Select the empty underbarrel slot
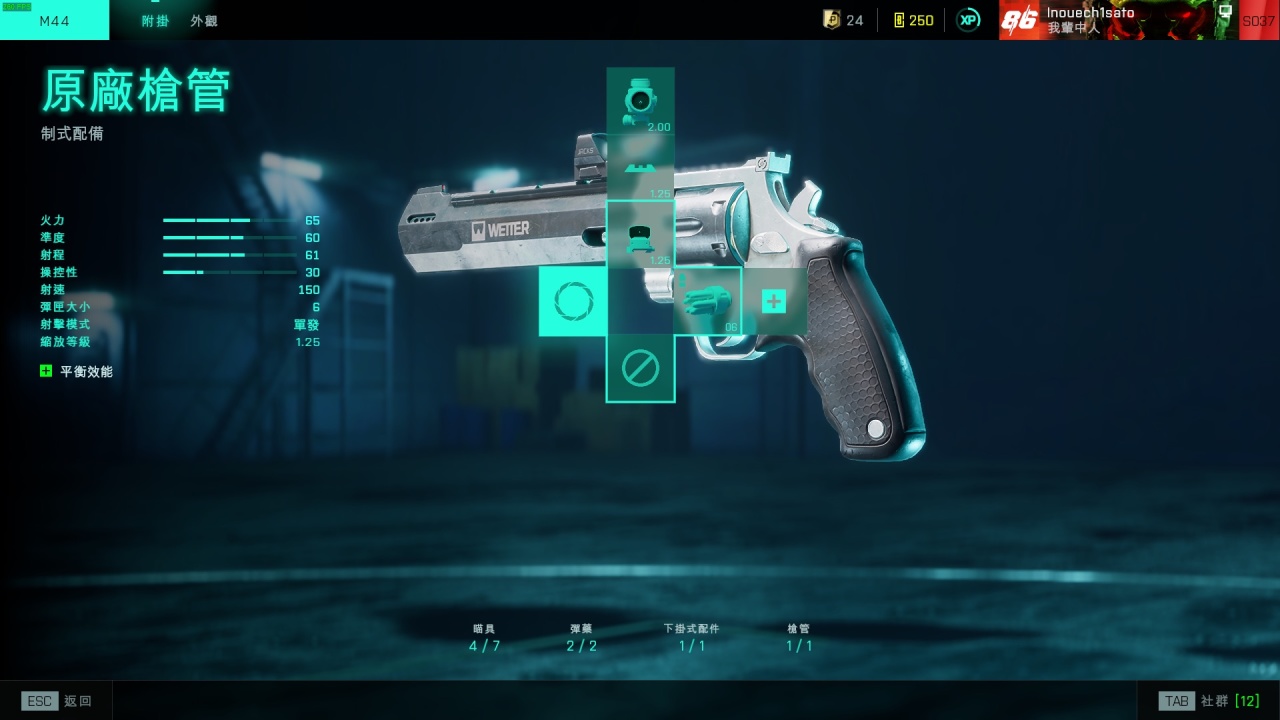Viewport: 1280px width, 720px height. tap(640, 369)
